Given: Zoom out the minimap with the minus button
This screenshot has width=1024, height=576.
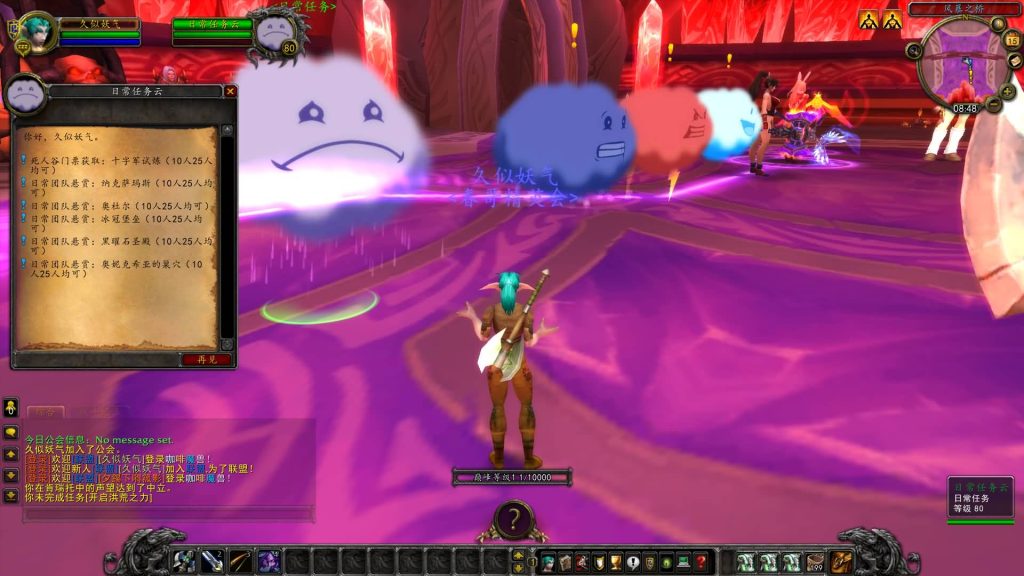Looking at the screenshot, I should tap(995, 104).
